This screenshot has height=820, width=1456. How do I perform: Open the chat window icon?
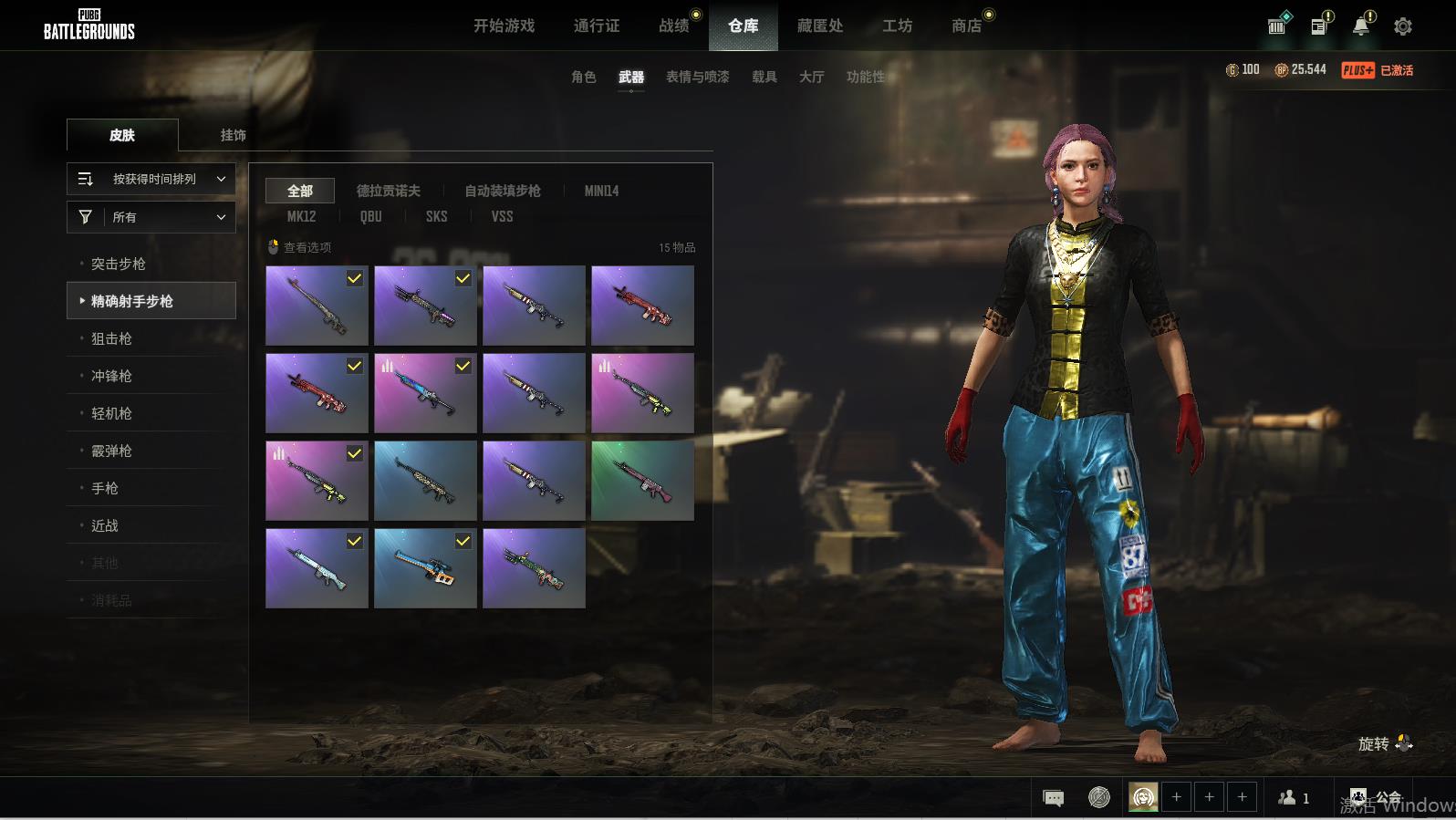tap(1053, 798)
